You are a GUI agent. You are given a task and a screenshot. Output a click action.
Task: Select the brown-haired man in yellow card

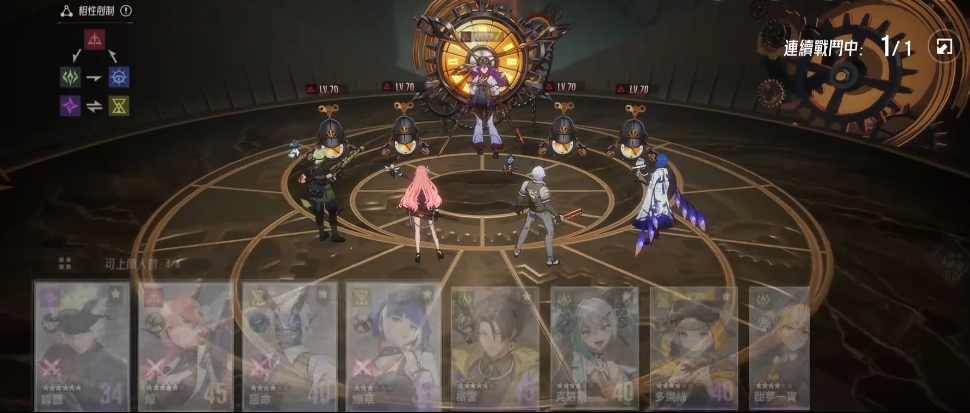(x=495, y=345)
